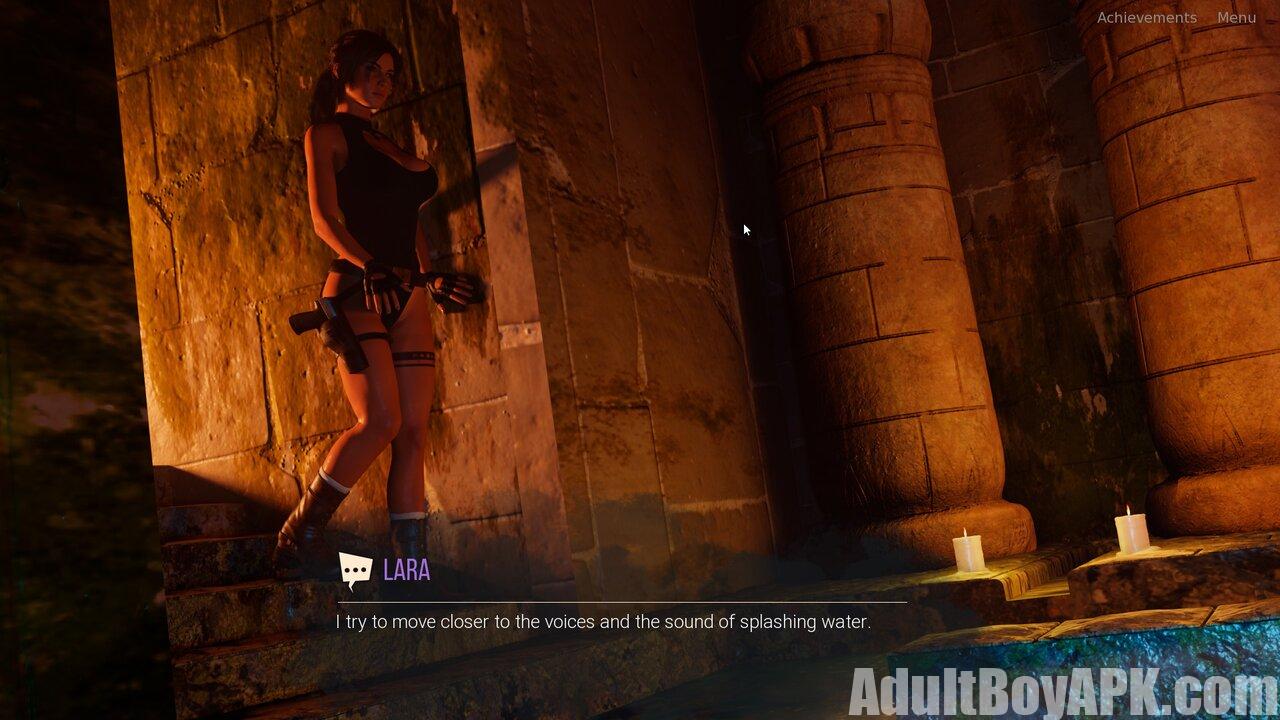Open the Menu in the top corner
1280x720 pixels.
(1236, 18)
